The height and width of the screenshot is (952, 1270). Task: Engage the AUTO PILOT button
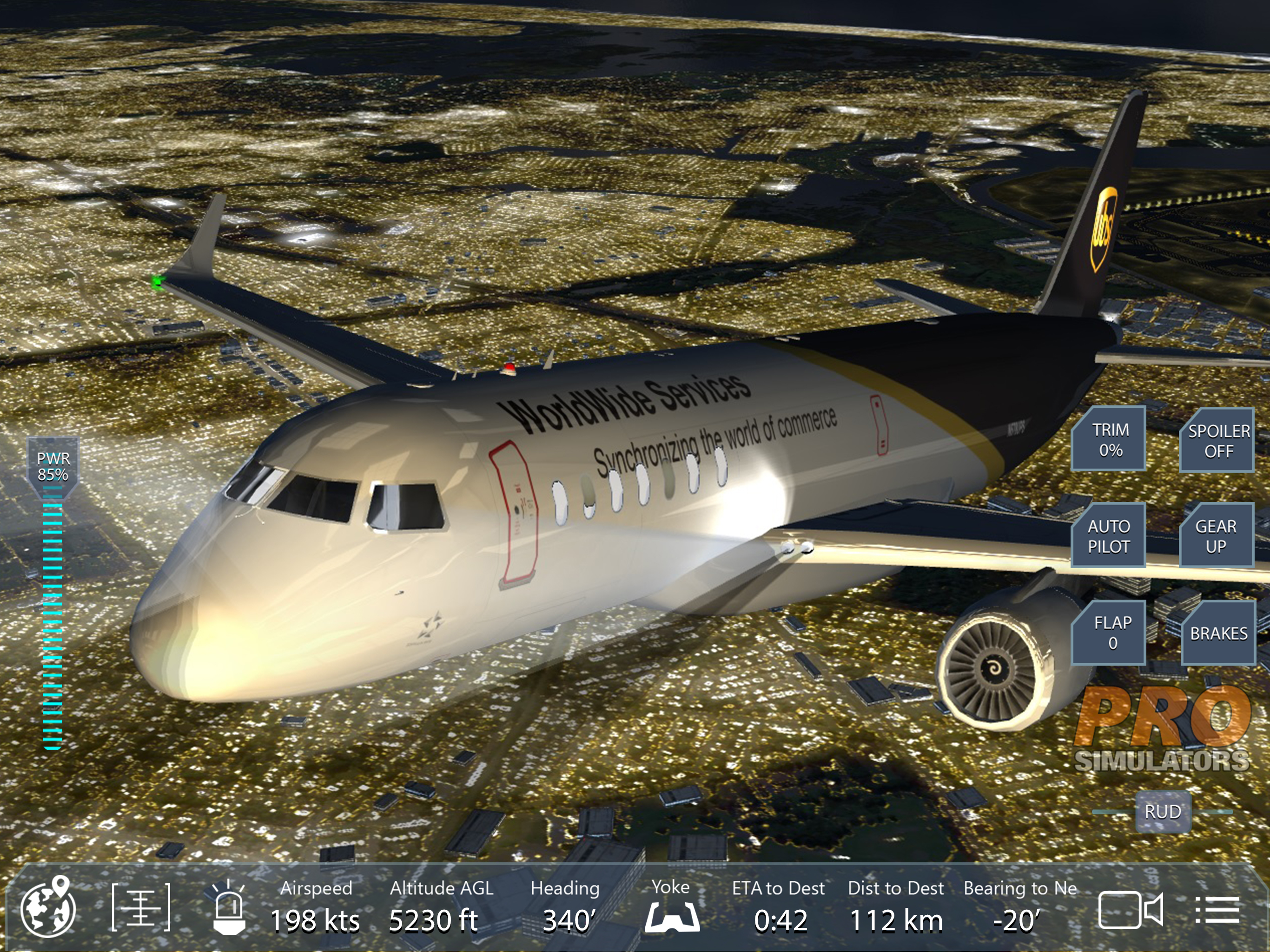[1109, 535]
